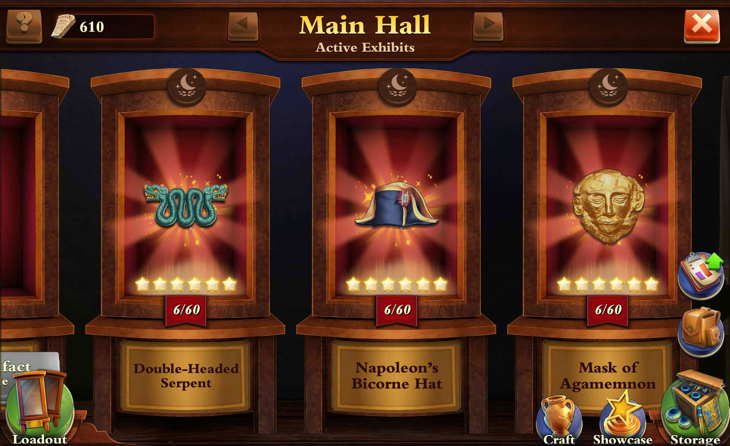Close the Main Hall screen
The image size is (730, 446).
[701, 25]
